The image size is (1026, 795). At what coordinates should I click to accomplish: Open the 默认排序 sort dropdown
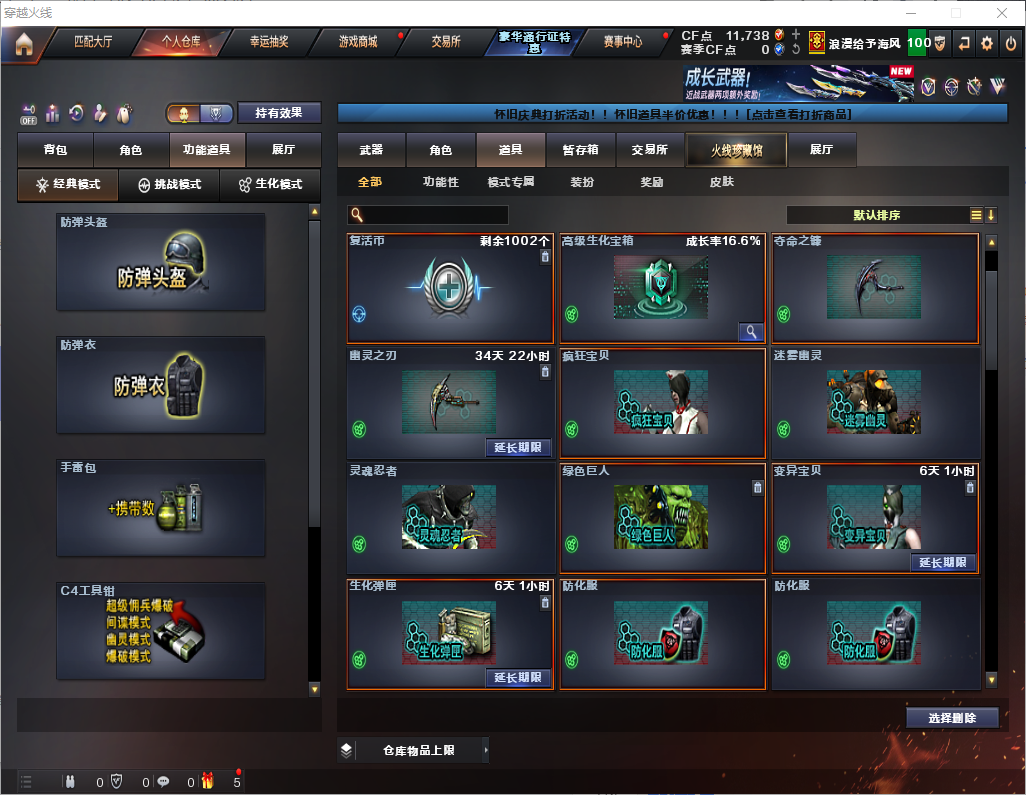875,215
